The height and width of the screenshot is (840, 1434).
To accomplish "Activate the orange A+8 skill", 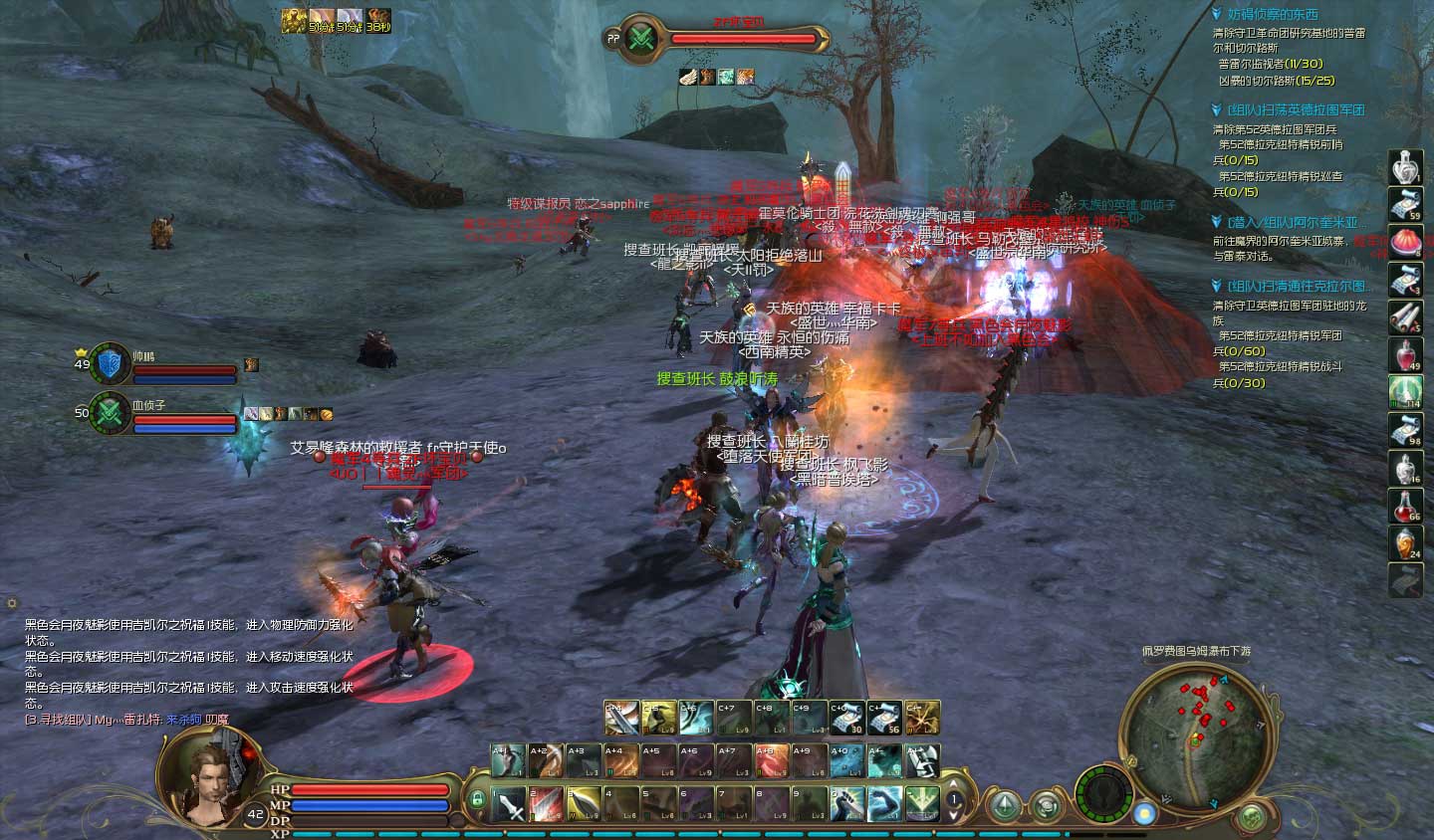I will (x=771, y=761).
